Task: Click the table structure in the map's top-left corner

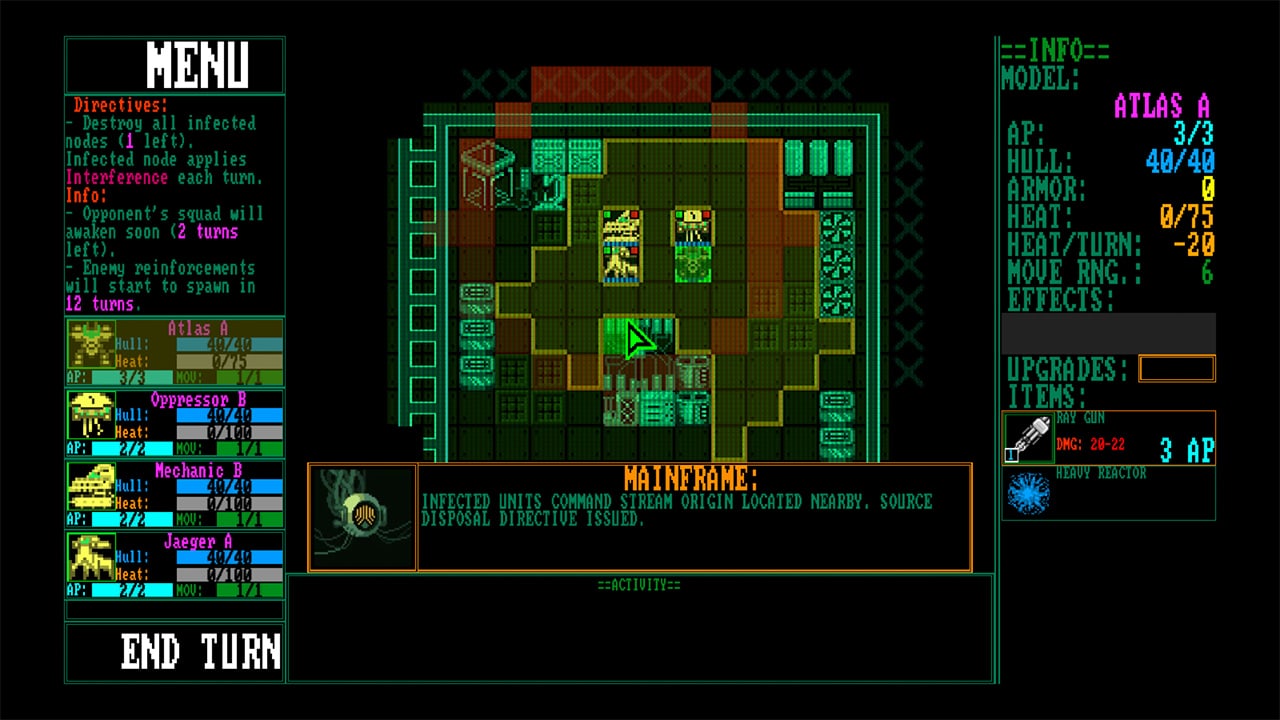Action: pyautogui.click(x=485, y=165)
